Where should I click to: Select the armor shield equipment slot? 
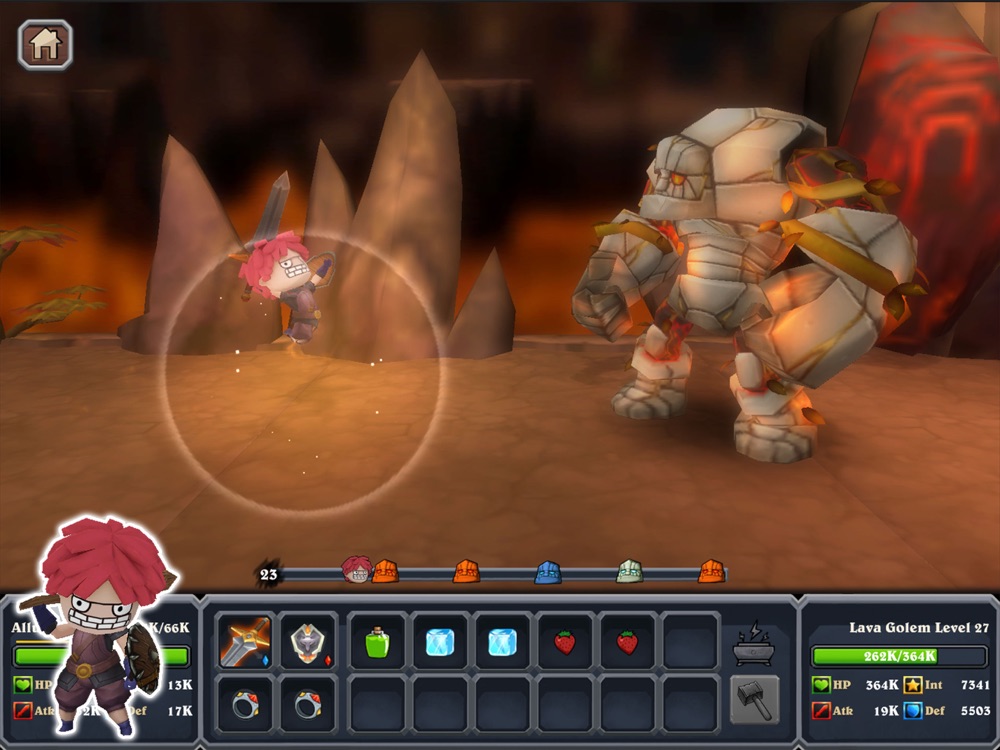pos(307,642)
